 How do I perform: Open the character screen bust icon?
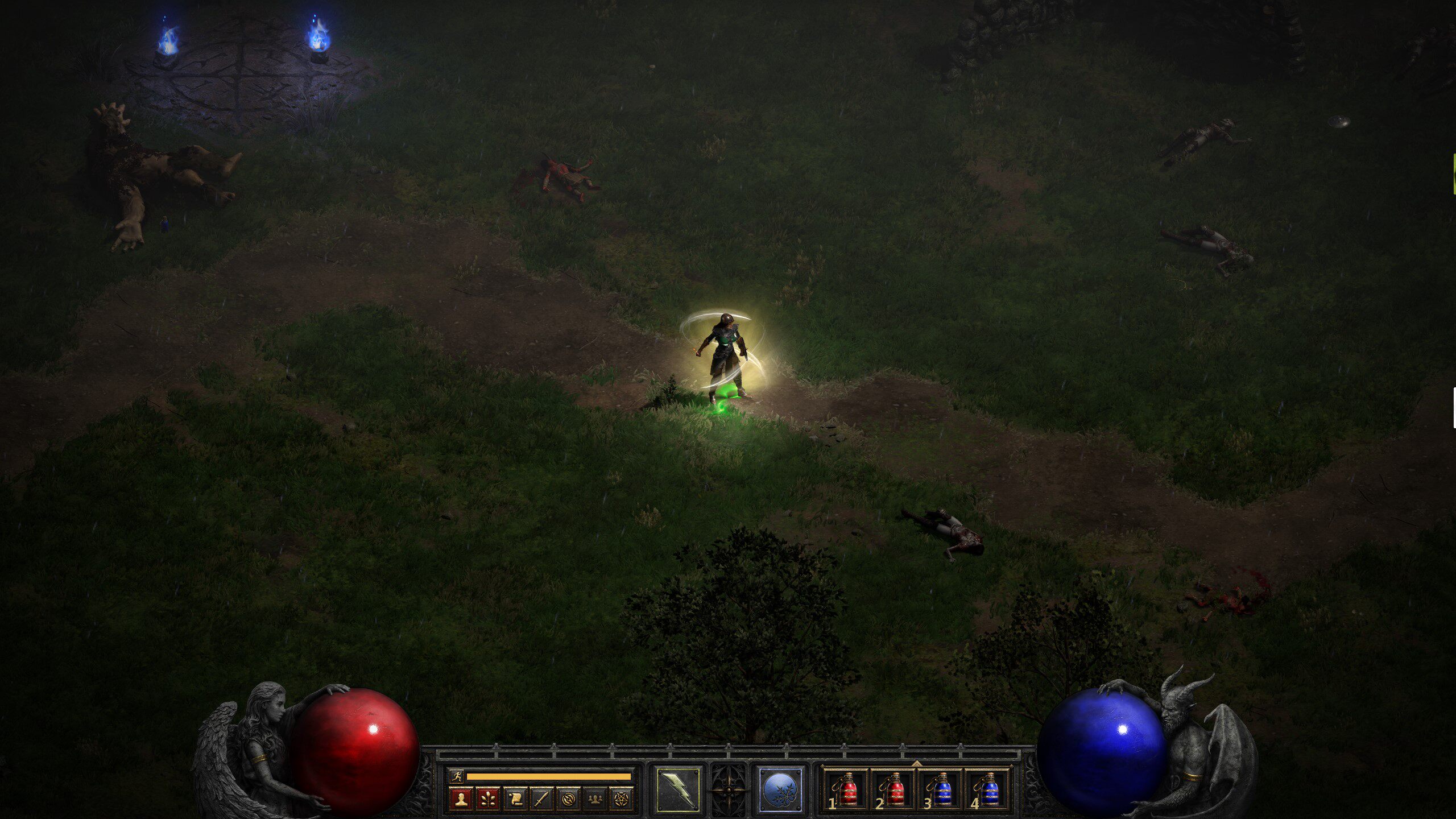[x=461, y=799]
